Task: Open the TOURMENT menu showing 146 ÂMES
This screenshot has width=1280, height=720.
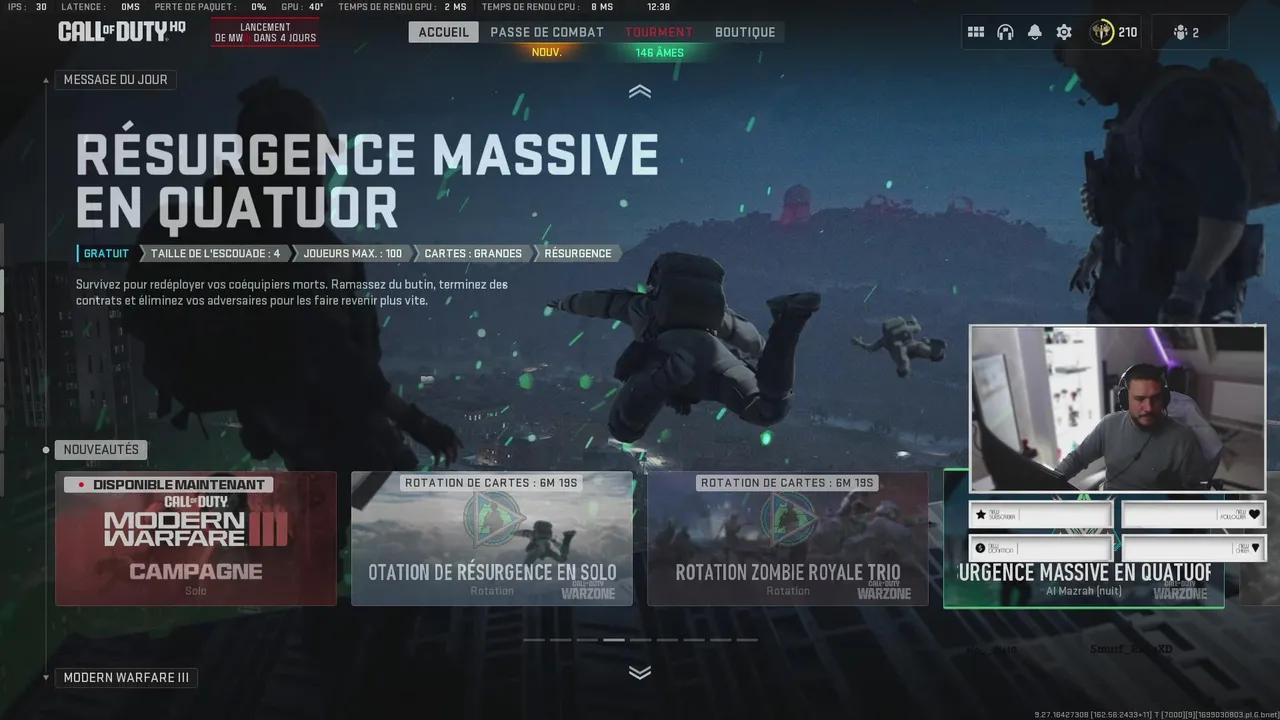Action: [659, 31]
